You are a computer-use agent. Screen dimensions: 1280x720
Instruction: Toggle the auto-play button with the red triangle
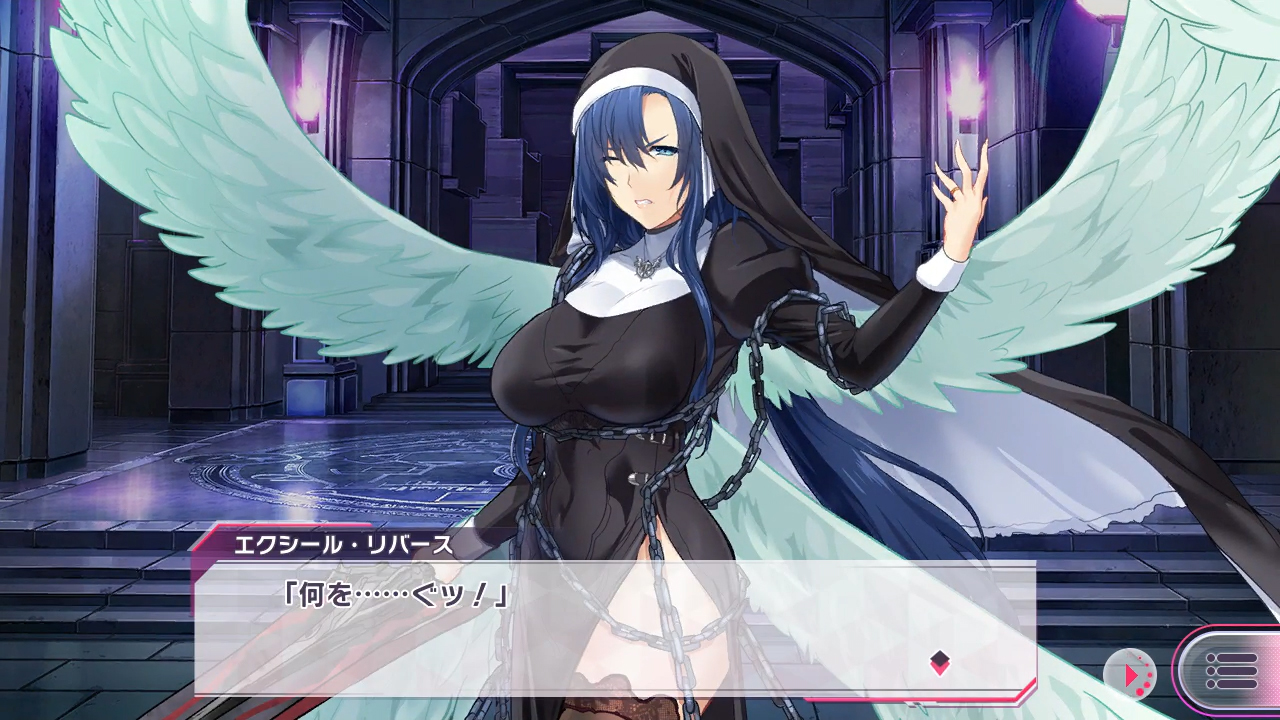point(1131,674)
